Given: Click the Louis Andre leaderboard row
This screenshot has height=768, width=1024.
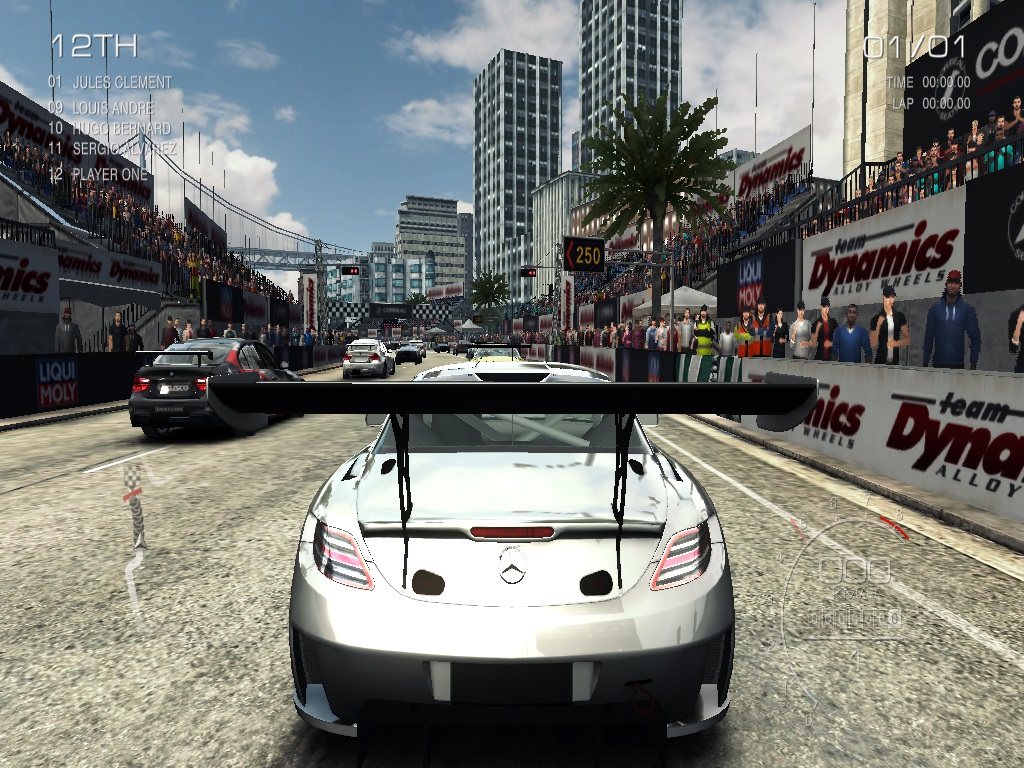Looking at the screenshot, I should point(101,106).
